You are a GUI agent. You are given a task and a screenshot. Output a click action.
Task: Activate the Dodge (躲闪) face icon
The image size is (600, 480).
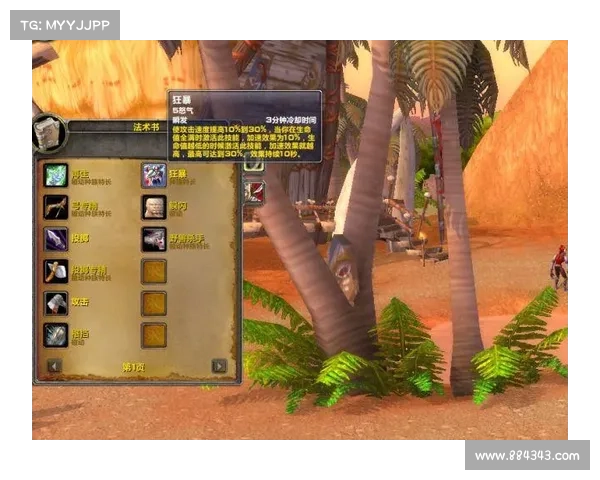pos(153,207)
